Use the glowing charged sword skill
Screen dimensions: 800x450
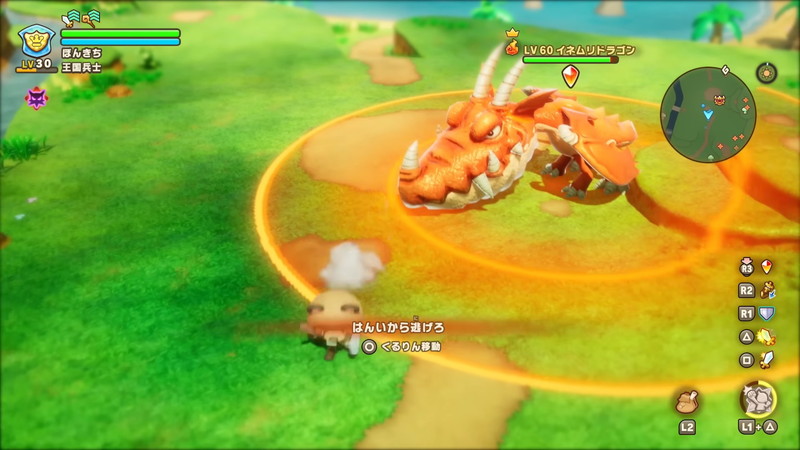pyautogui.click(x=767, y=336)
